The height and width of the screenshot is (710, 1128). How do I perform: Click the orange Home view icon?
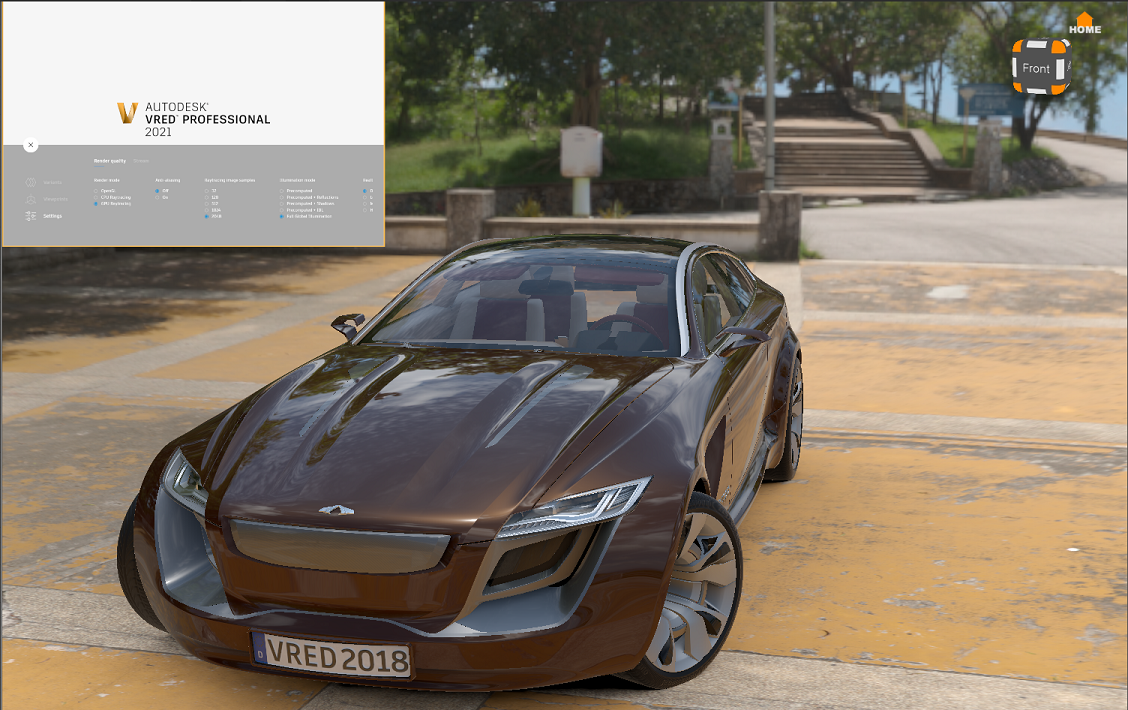click(x=1084, y=19)
